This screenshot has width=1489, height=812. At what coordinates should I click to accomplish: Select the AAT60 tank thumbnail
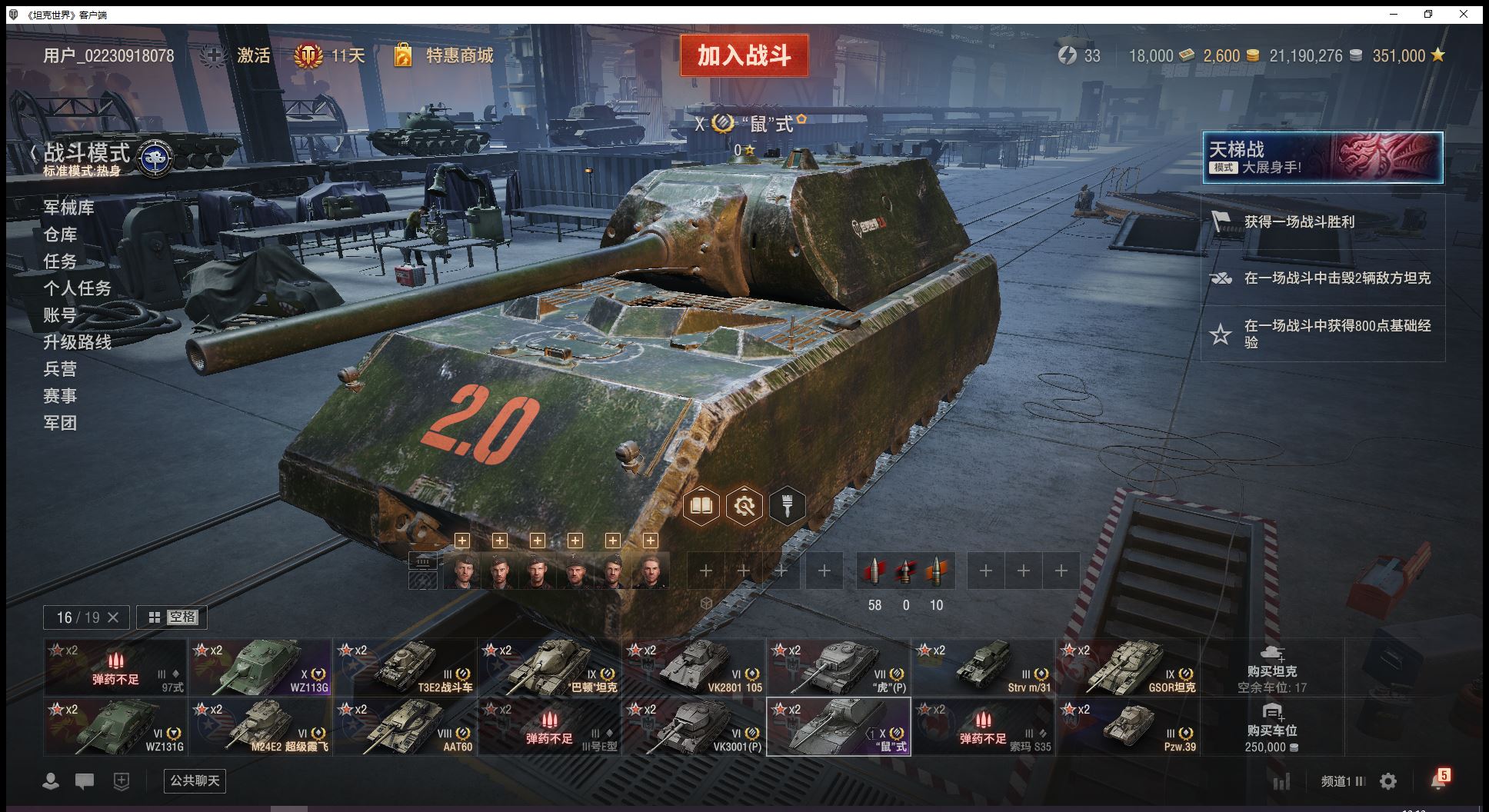tap(405, 727)
